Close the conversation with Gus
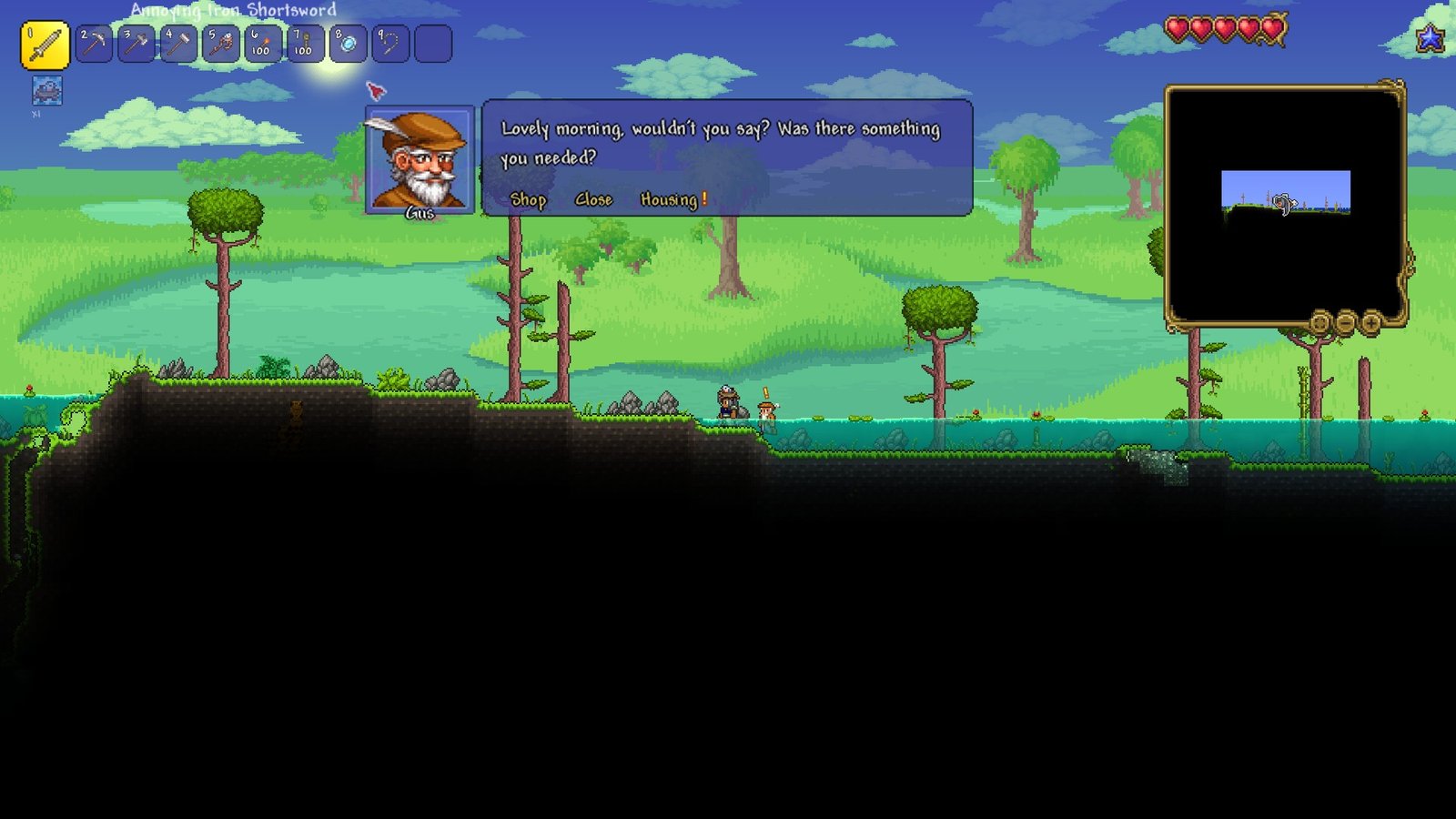Image resolution: width=1456 pixels, height=819 pixels. (593, 199)
